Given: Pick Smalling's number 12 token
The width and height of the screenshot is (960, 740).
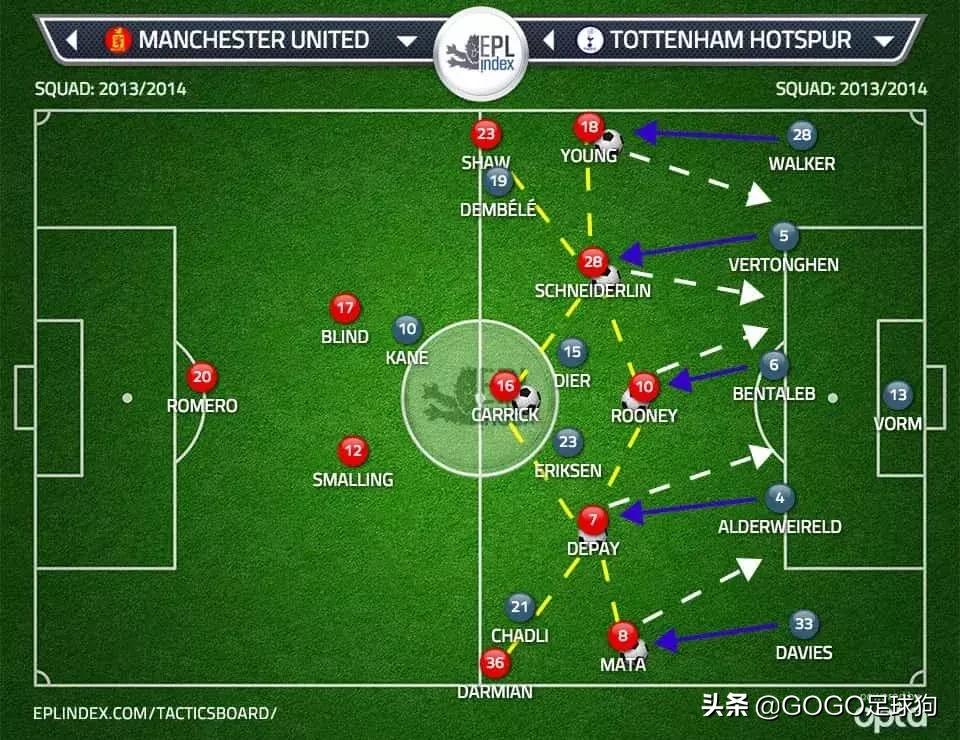Looking at the screenshot, I should tap(352, 451).
